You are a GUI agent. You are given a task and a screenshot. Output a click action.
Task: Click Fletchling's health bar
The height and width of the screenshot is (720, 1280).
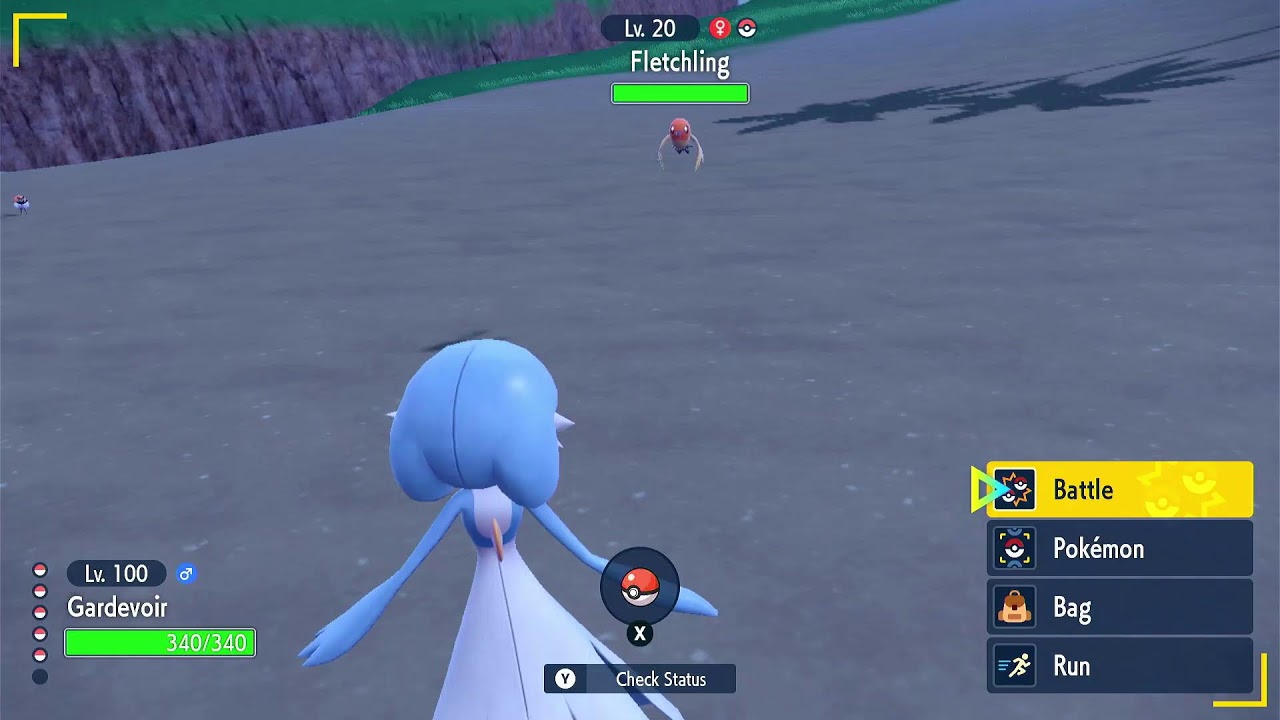pos(680,92)
